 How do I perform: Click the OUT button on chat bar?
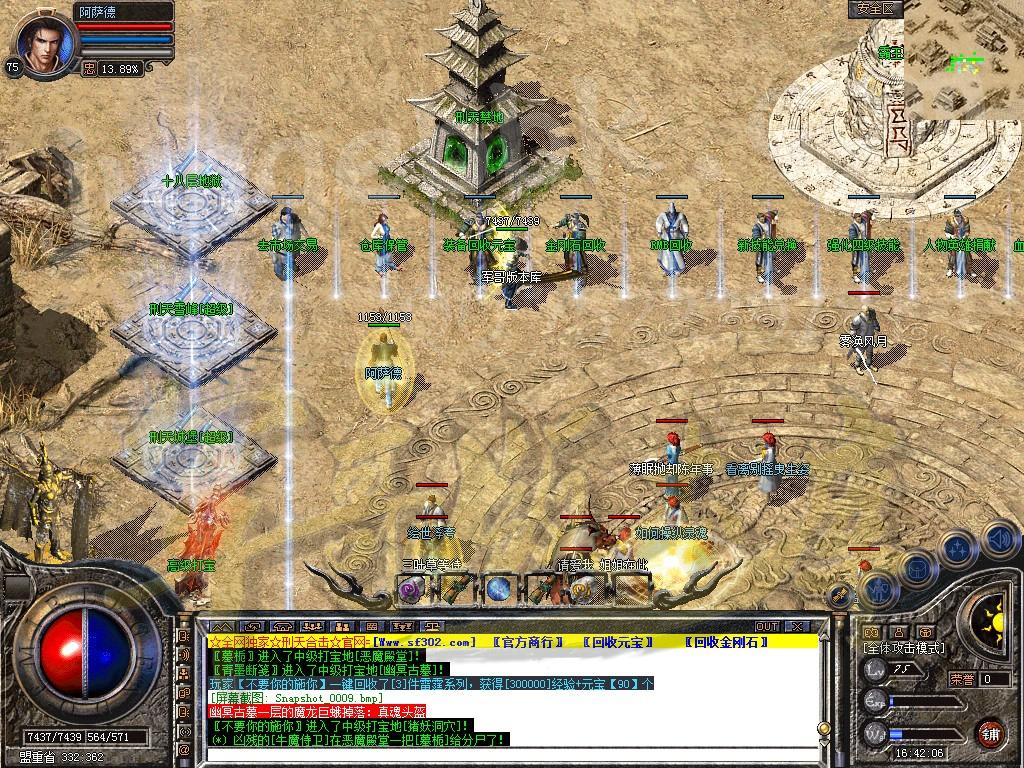[767, 626]
